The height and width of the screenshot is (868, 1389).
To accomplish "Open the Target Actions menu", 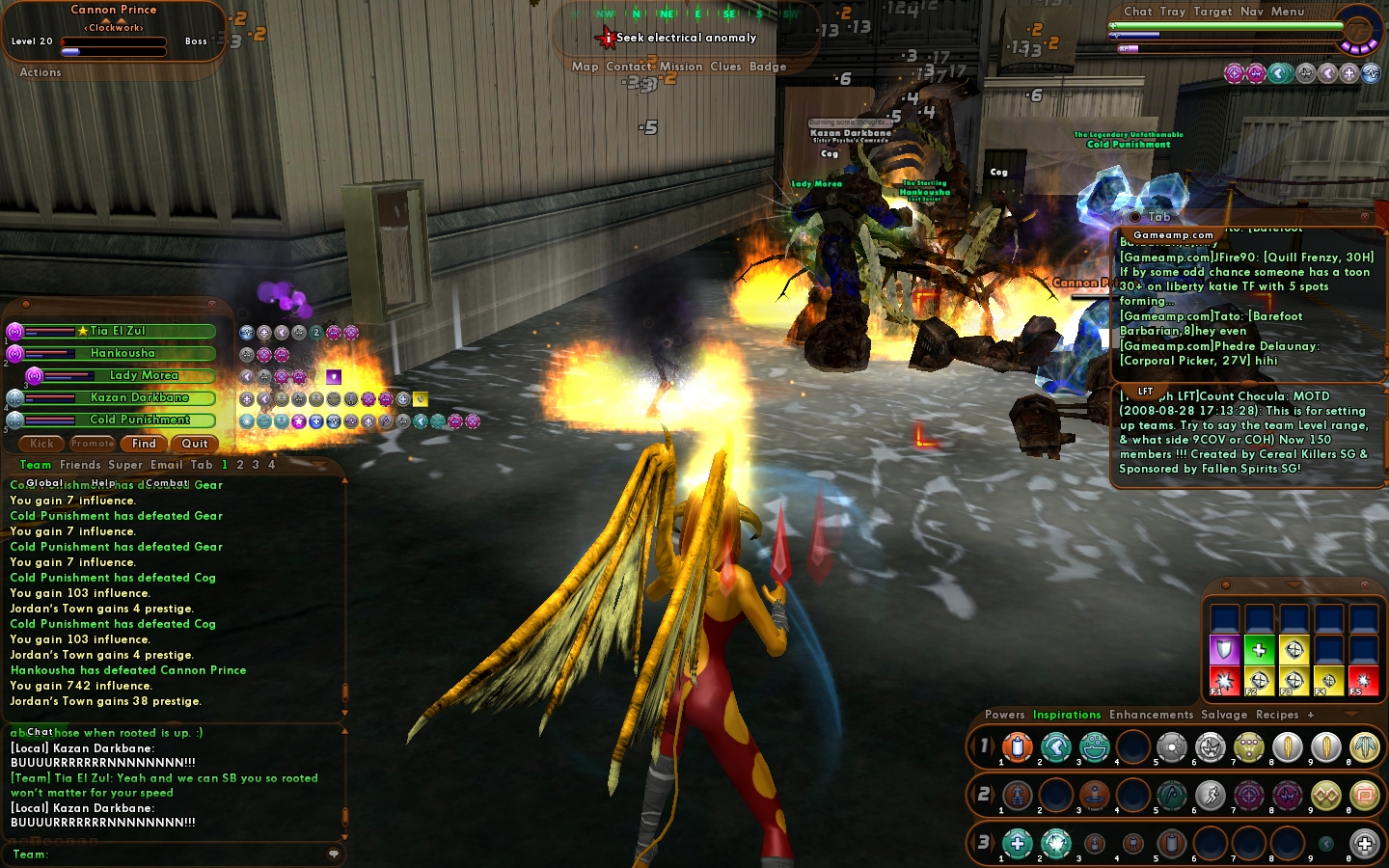I will (x=41, y=72).
